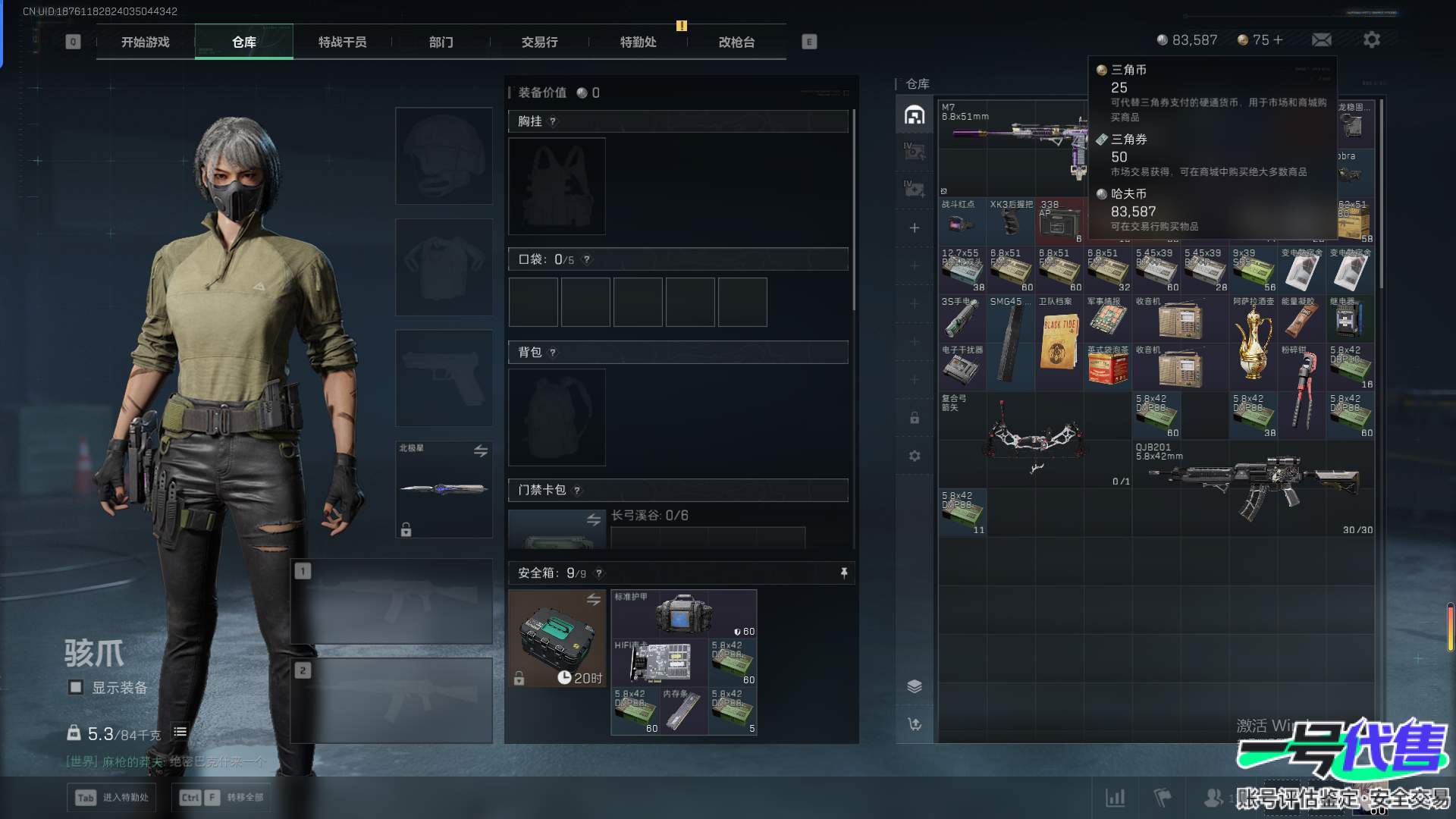Pin the 安全箱 panel
The image size is (1456, 819).
[844, 573]
